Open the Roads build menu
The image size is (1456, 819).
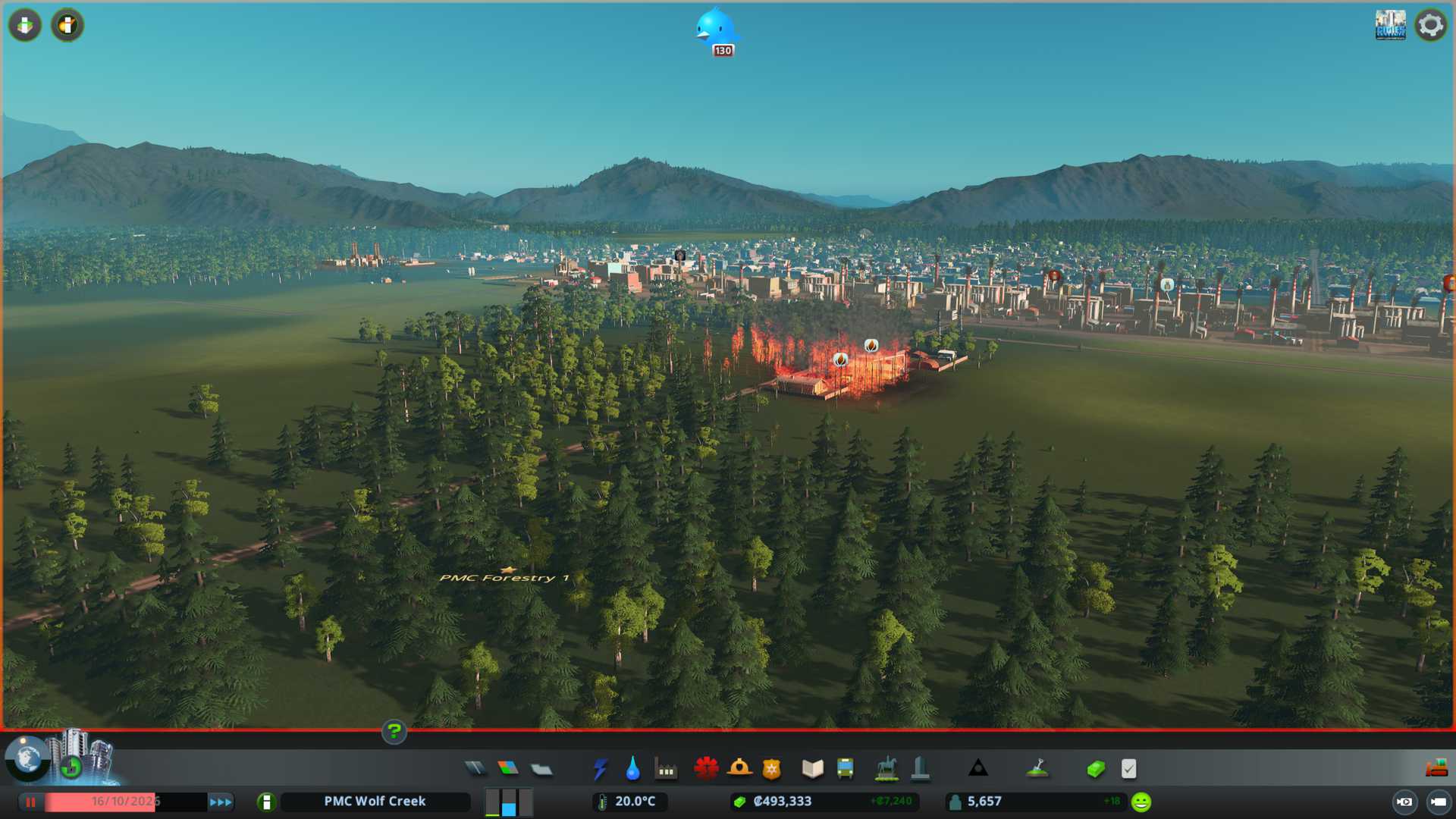[x=475, y=769]
